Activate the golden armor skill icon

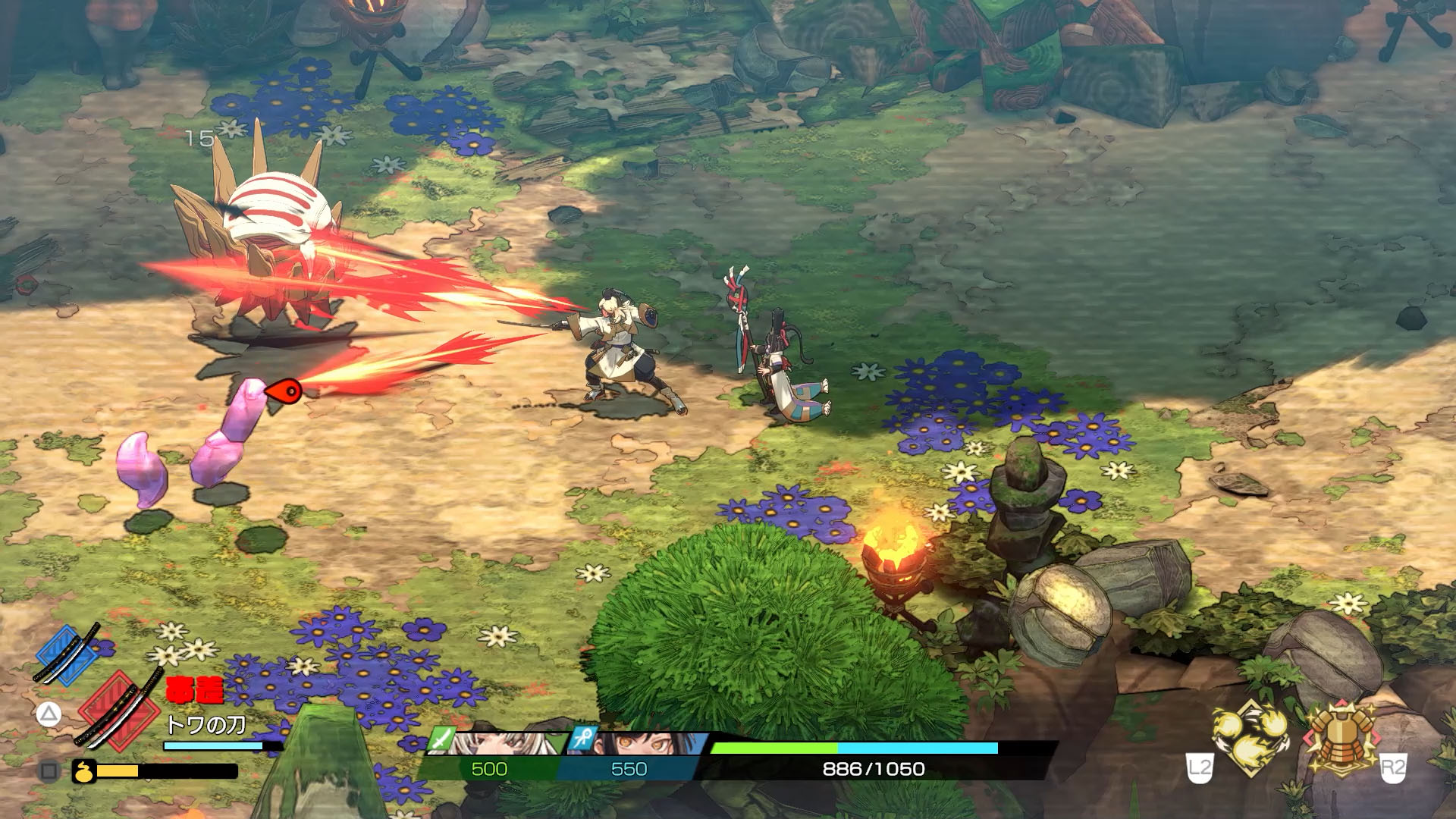pos(1341,736)
